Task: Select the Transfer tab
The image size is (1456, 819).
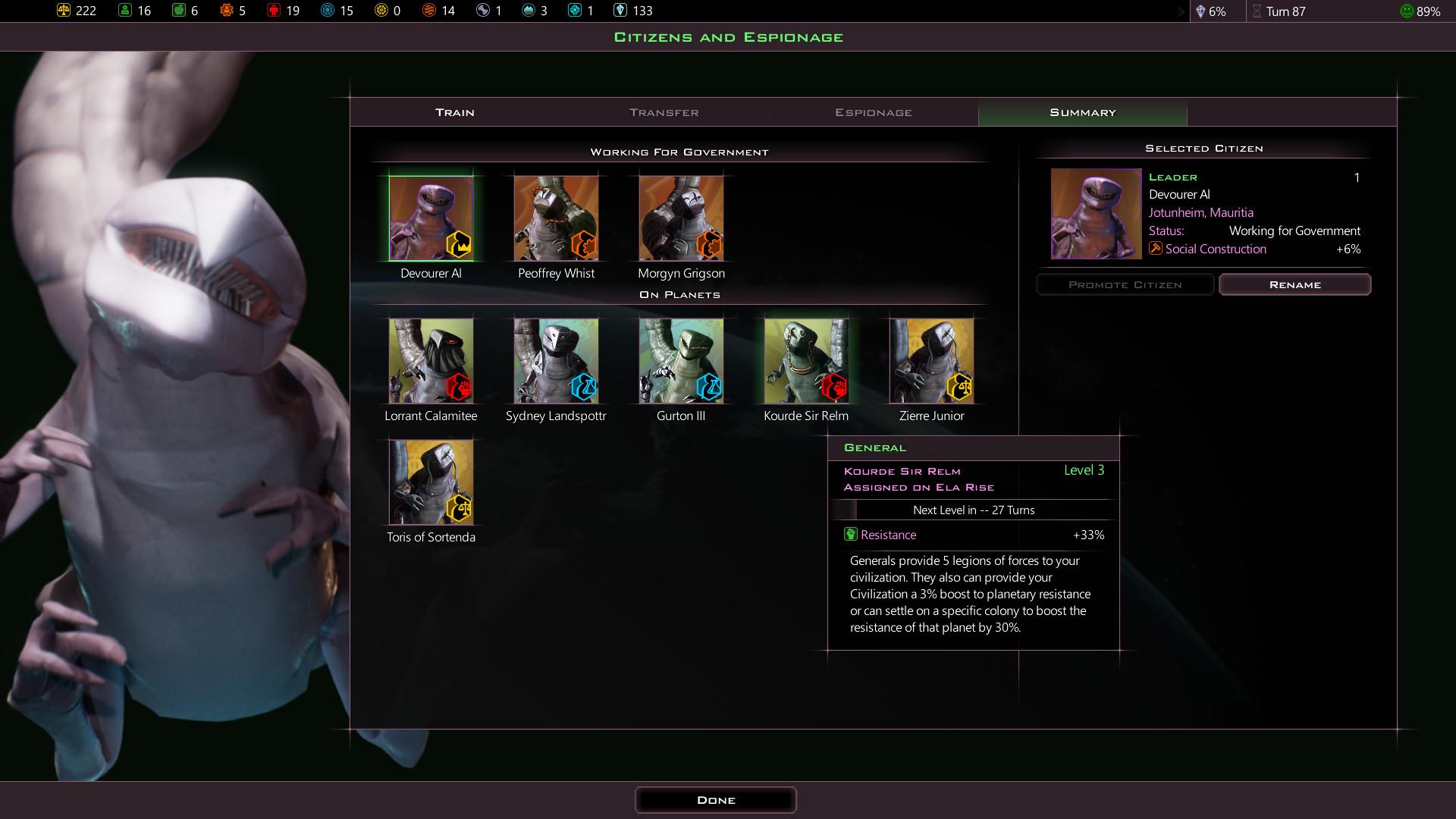Action: (663, 111)
